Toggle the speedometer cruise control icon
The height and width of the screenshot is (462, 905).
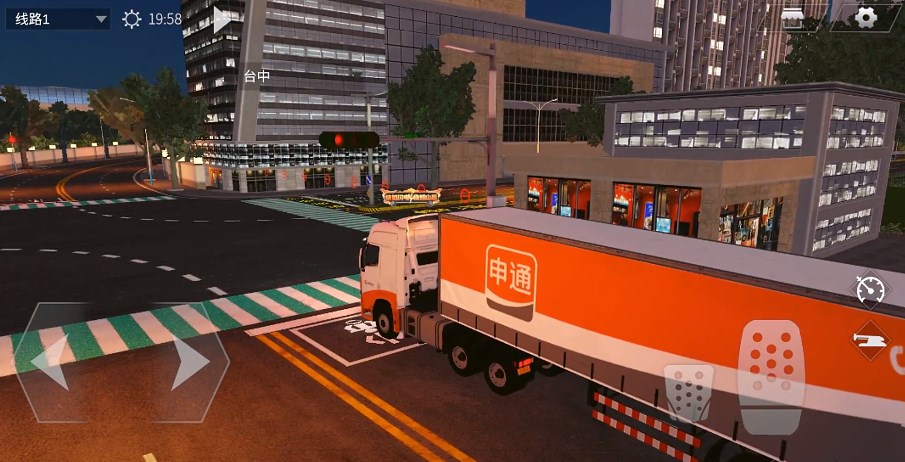click(x=870, y=290)
